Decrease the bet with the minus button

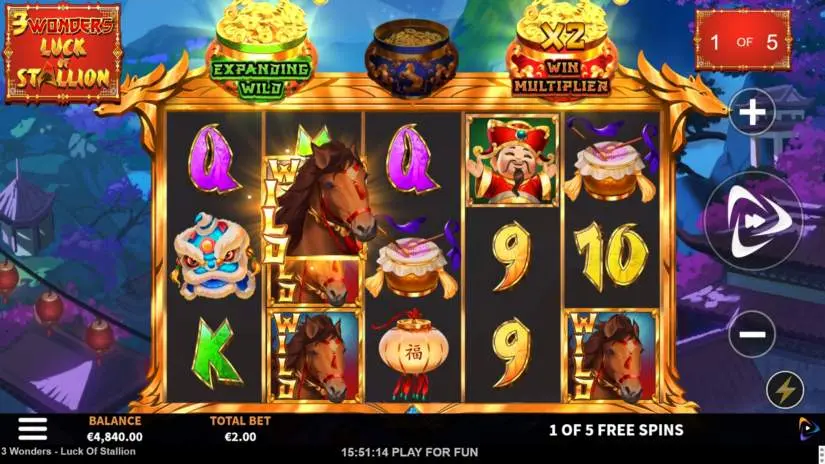(751, 334)
